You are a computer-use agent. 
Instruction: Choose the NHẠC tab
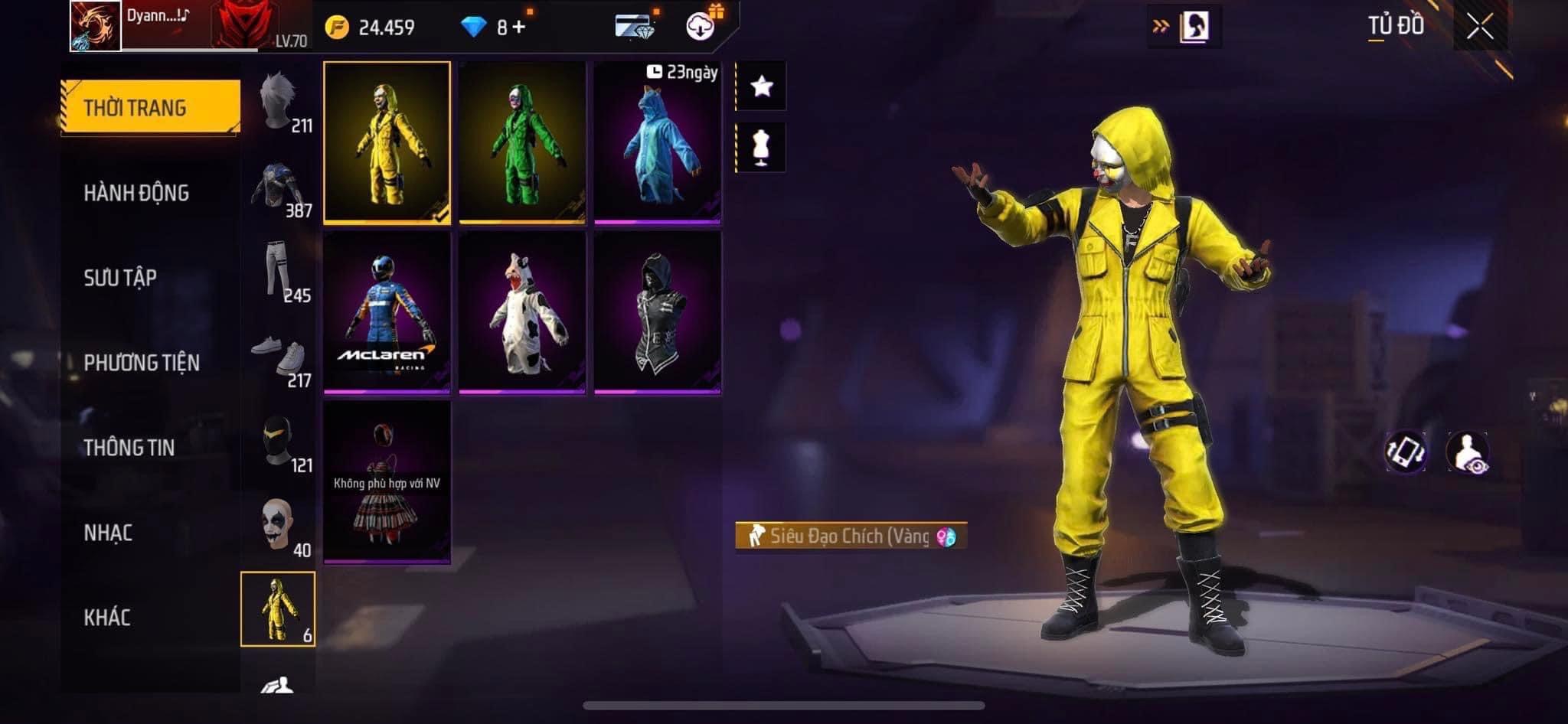[108, 533]
